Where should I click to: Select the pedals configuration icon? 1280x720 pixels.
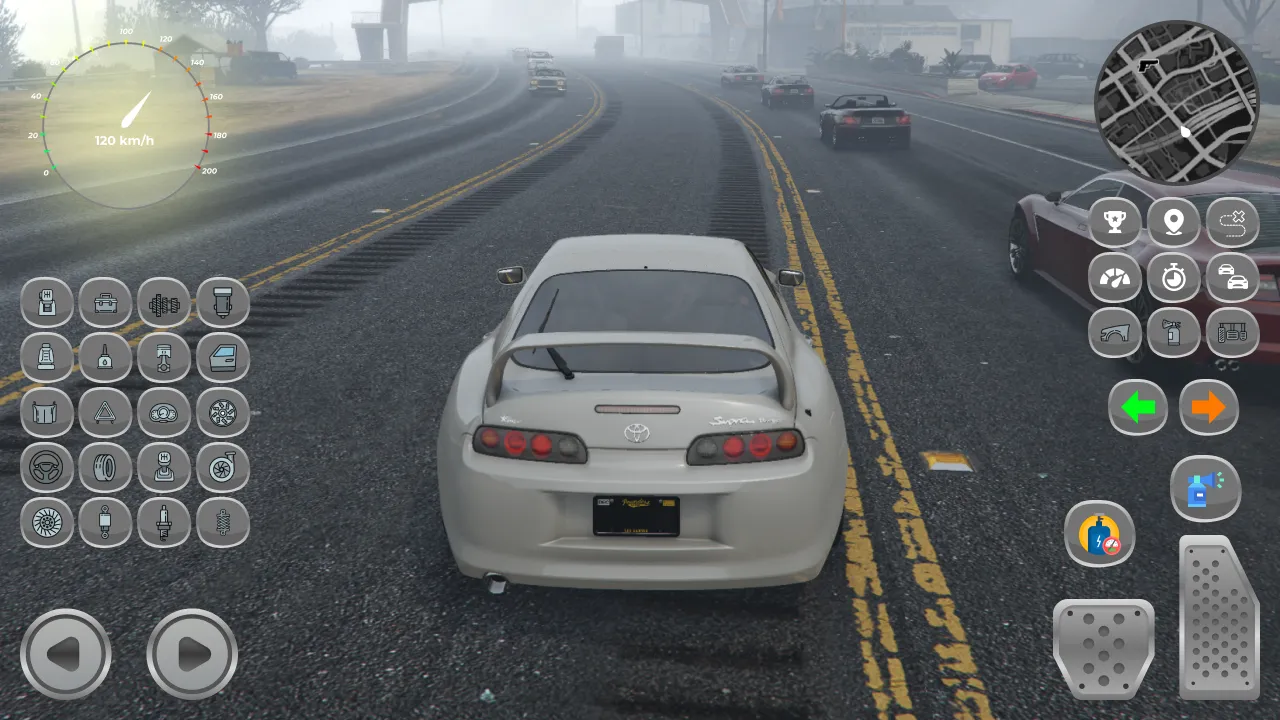pos(1233,333)
